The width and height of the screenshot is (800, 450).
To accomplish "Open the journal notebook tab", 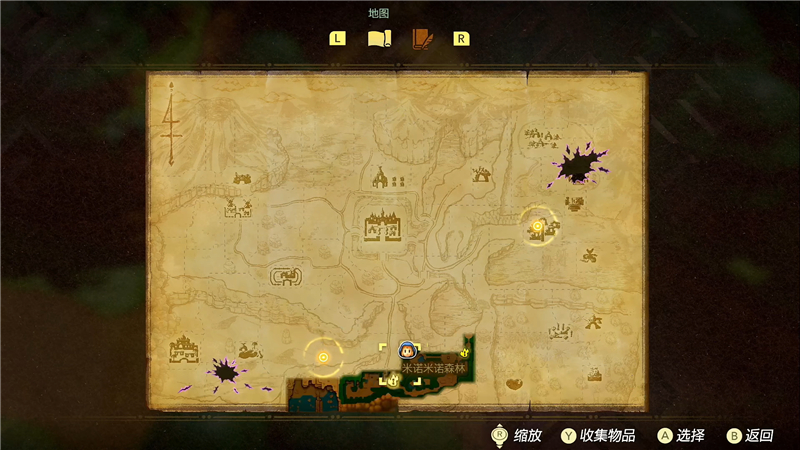I will point(422,39).
